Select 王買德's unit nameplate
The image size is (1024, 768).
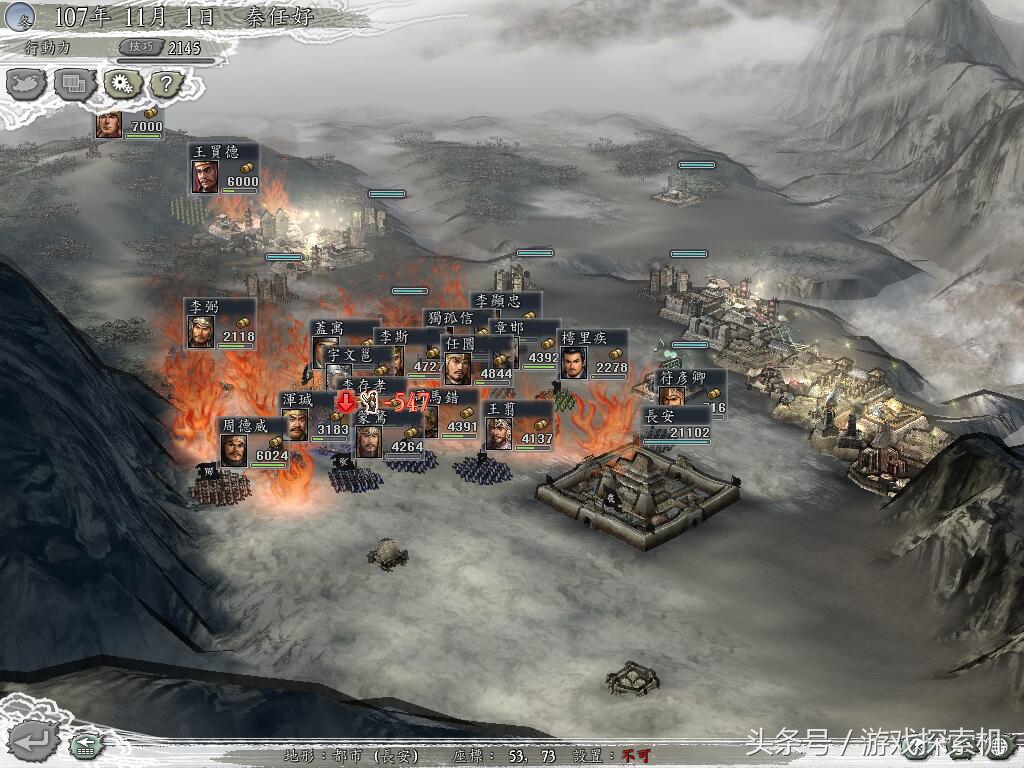[x=224, y=167]
